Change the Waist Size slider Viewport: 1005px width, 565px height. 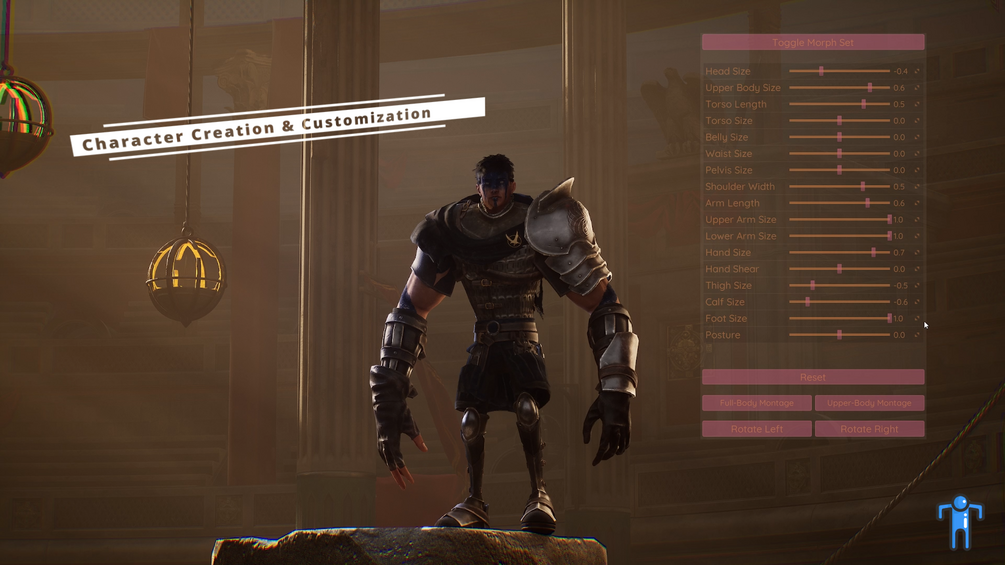pyautogui.click(x=839, y=154)
